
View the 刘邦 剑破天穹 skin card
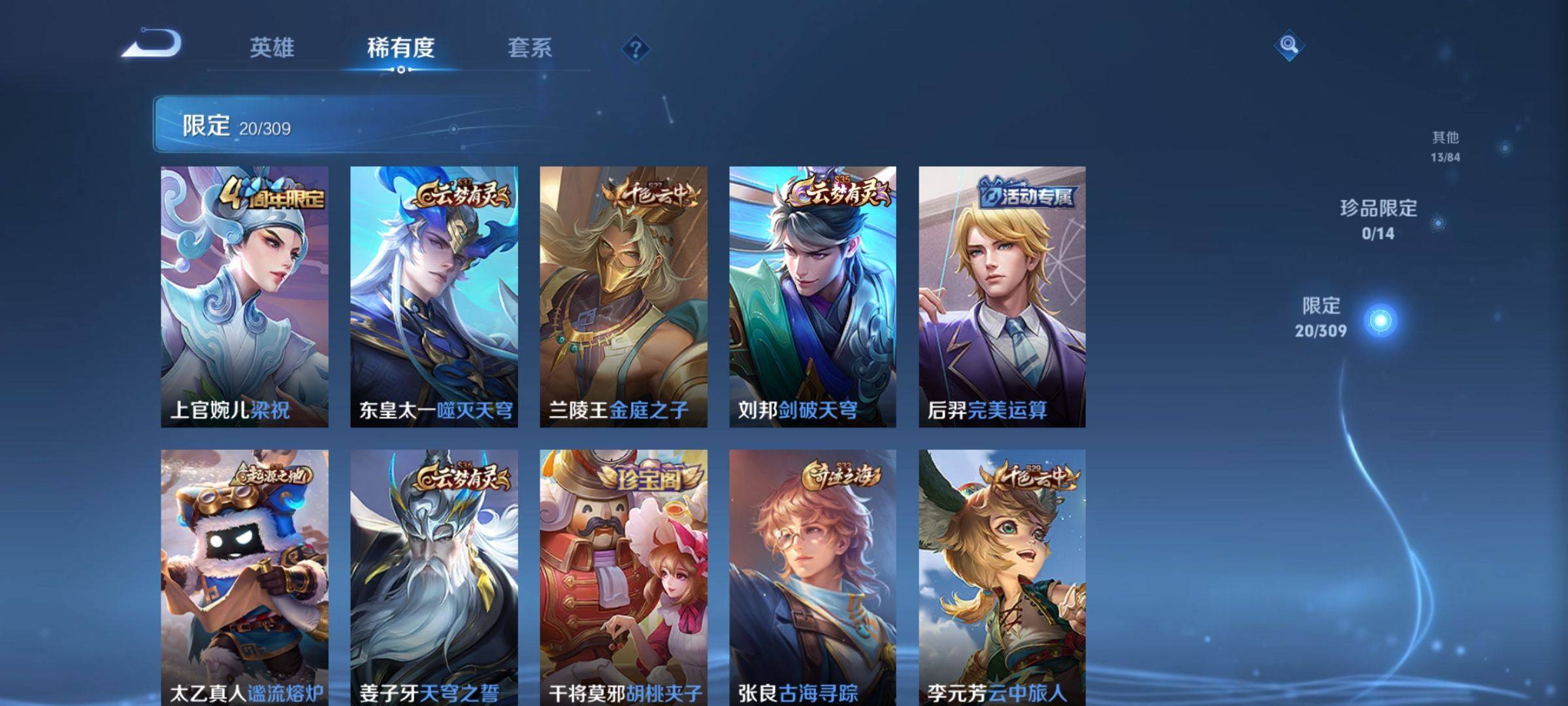click(x=813, y=297)
